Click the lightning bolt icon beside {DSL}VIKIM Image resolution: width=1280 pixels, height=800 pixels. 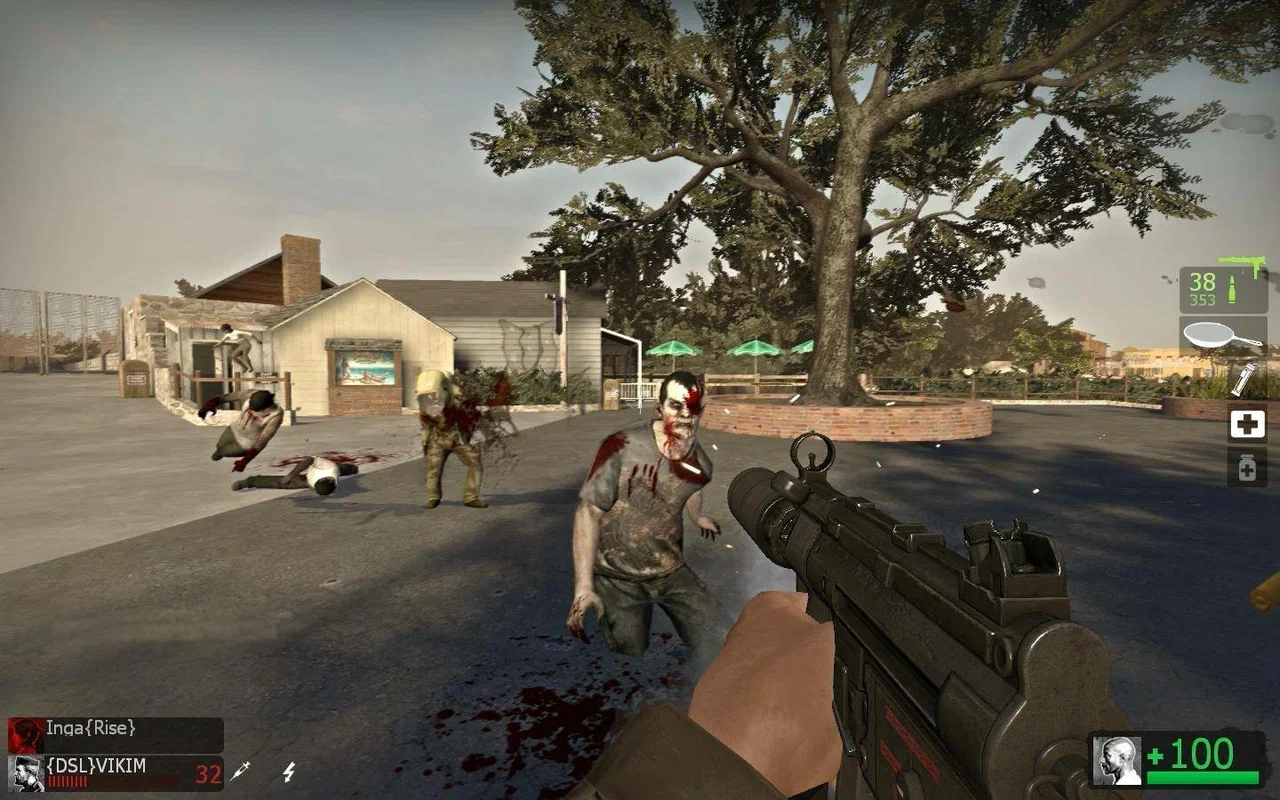click(x=289, y=771)
